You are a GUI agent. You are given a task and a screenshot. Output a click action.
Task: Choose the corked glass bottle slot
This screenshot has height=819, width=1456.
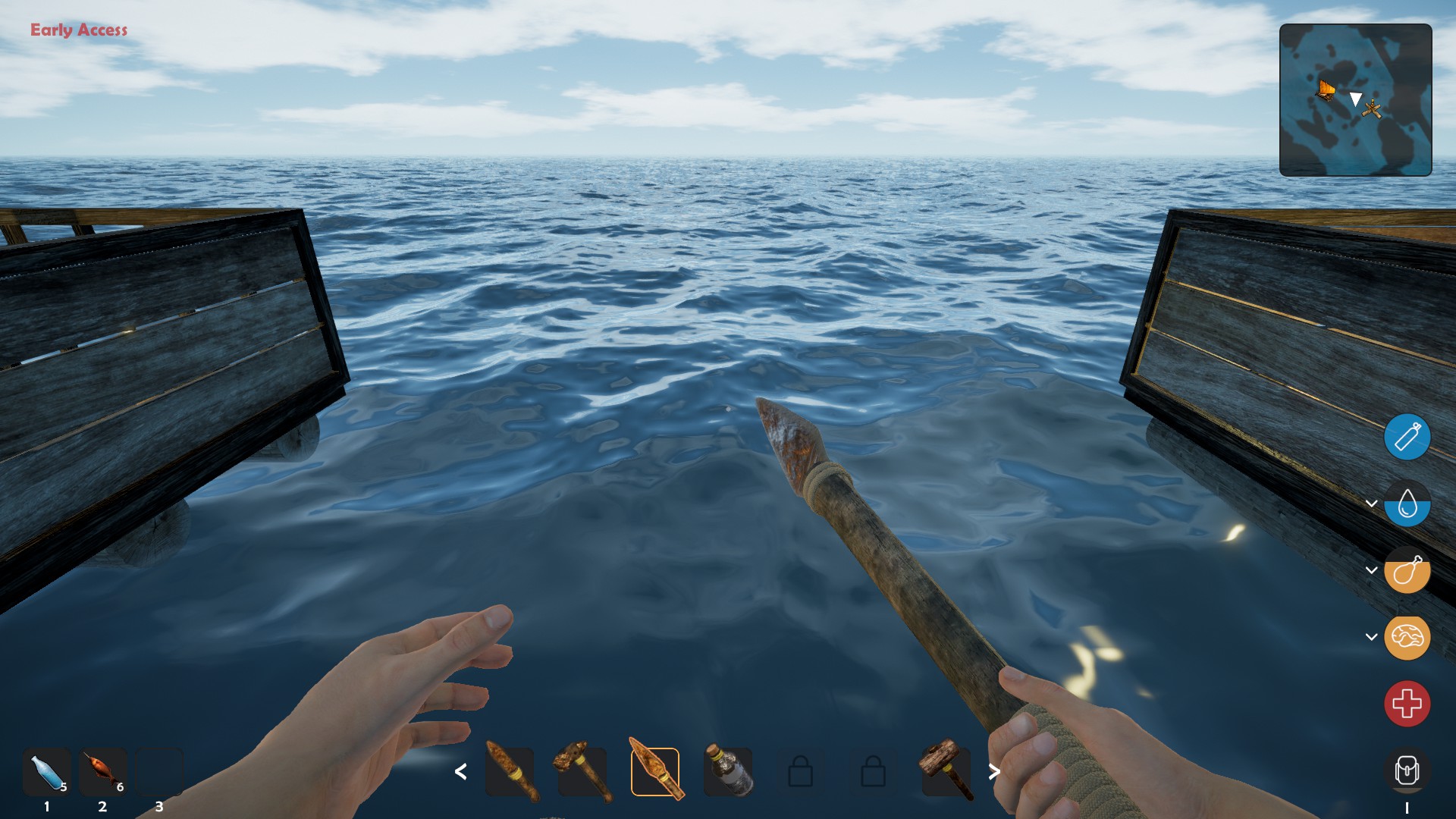728,772
